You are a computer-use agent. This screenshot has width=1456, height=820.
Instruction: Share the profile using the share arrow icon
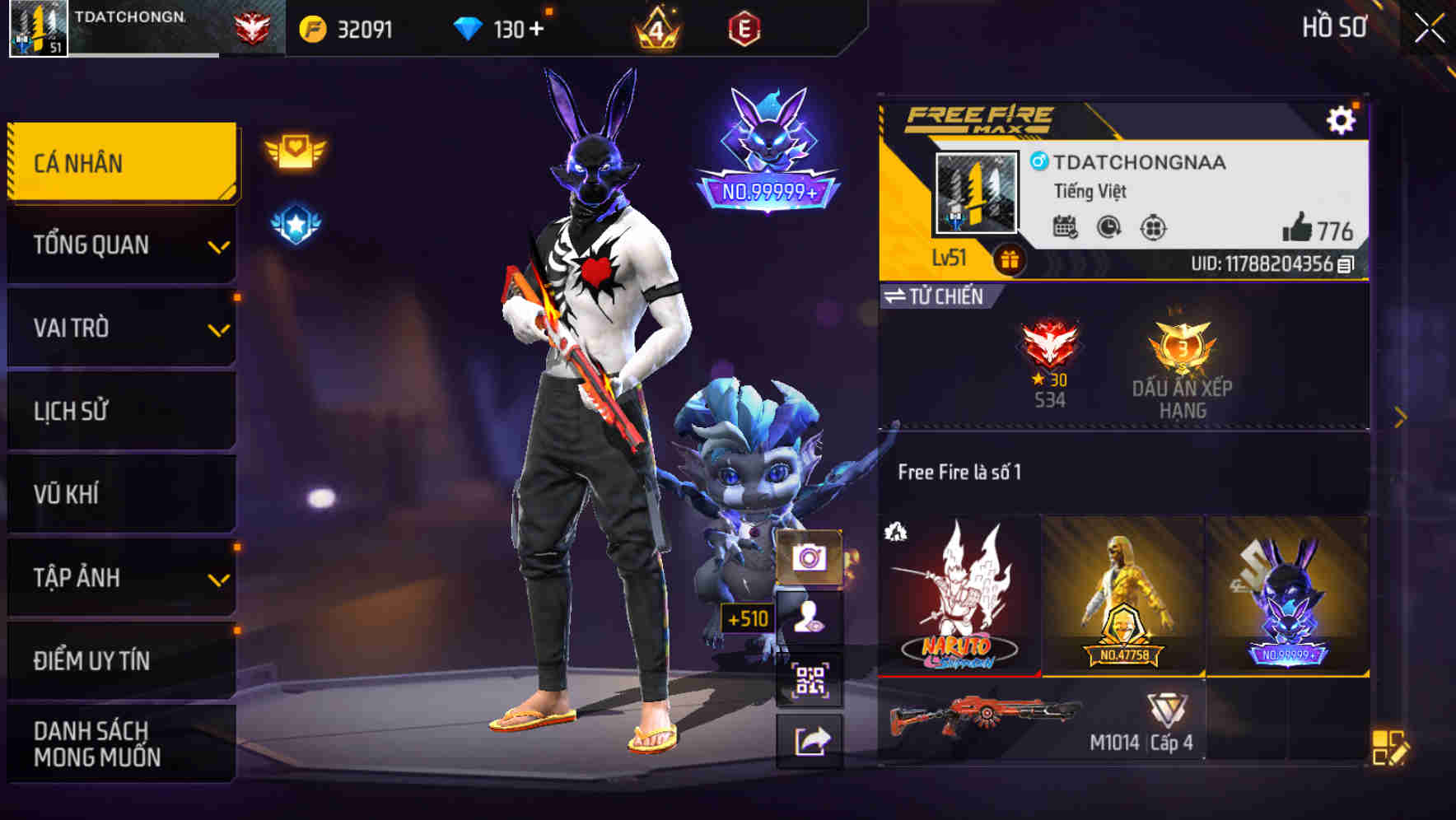[x=811, y=740]
